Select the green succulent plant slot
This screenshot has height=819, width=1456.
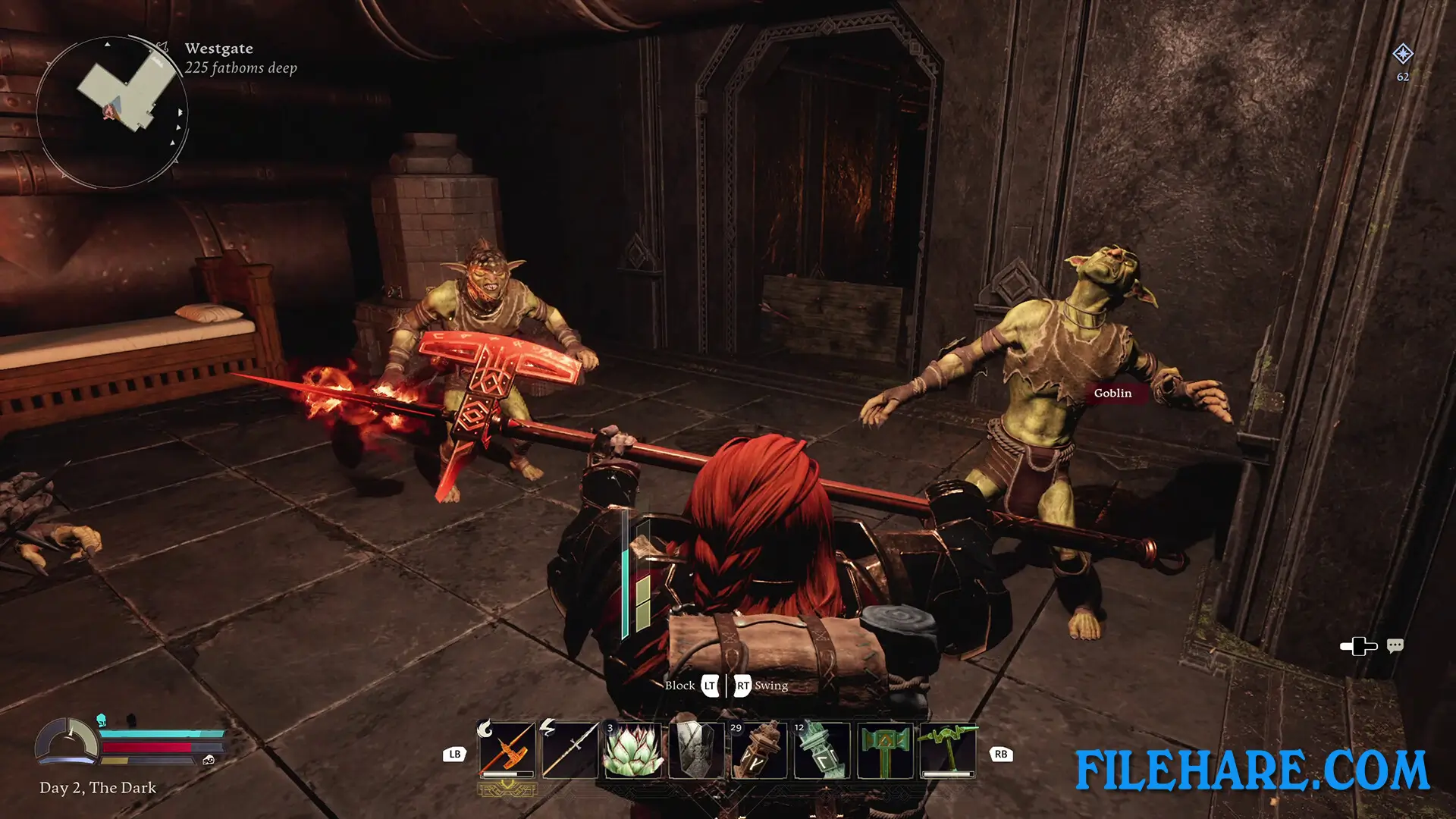click(633, 750)
